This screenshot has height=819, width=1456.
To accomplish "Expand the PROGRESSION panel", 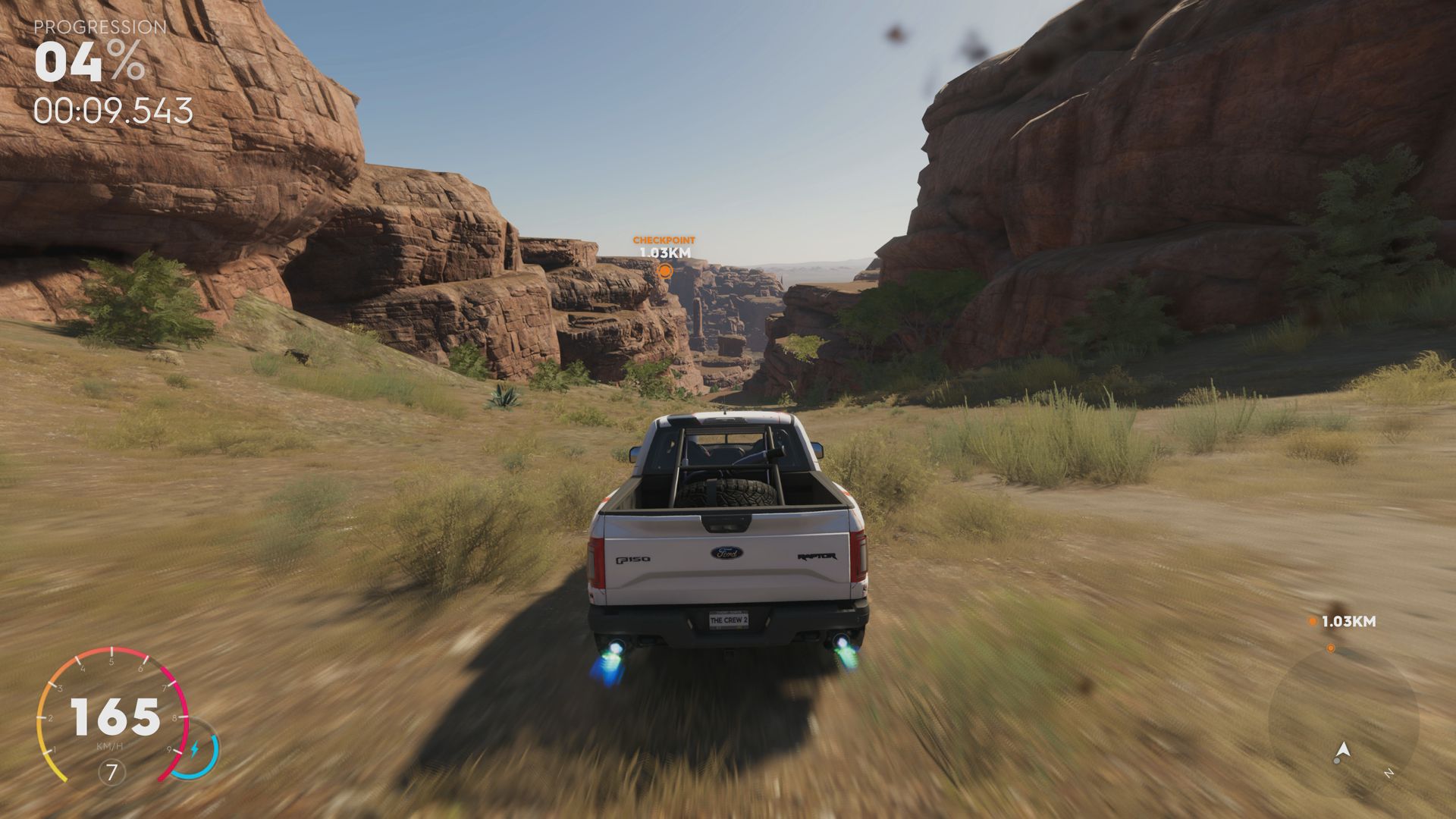I will (99, 68).
